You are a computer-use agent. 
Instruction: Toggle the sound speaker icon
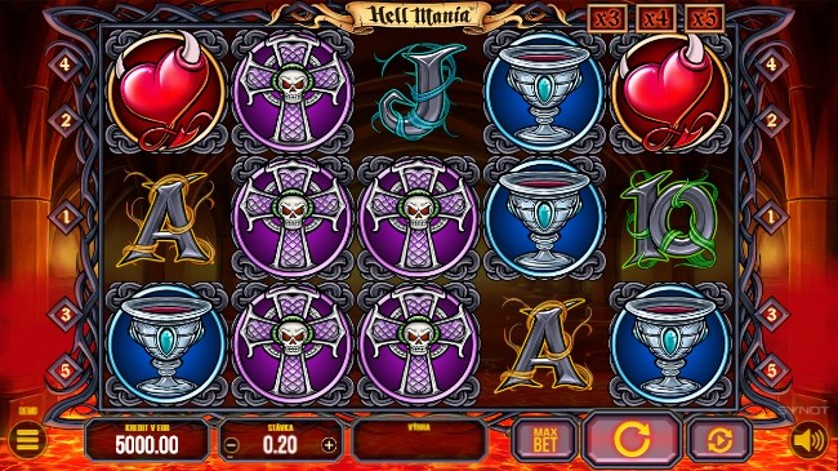point(808,439)
